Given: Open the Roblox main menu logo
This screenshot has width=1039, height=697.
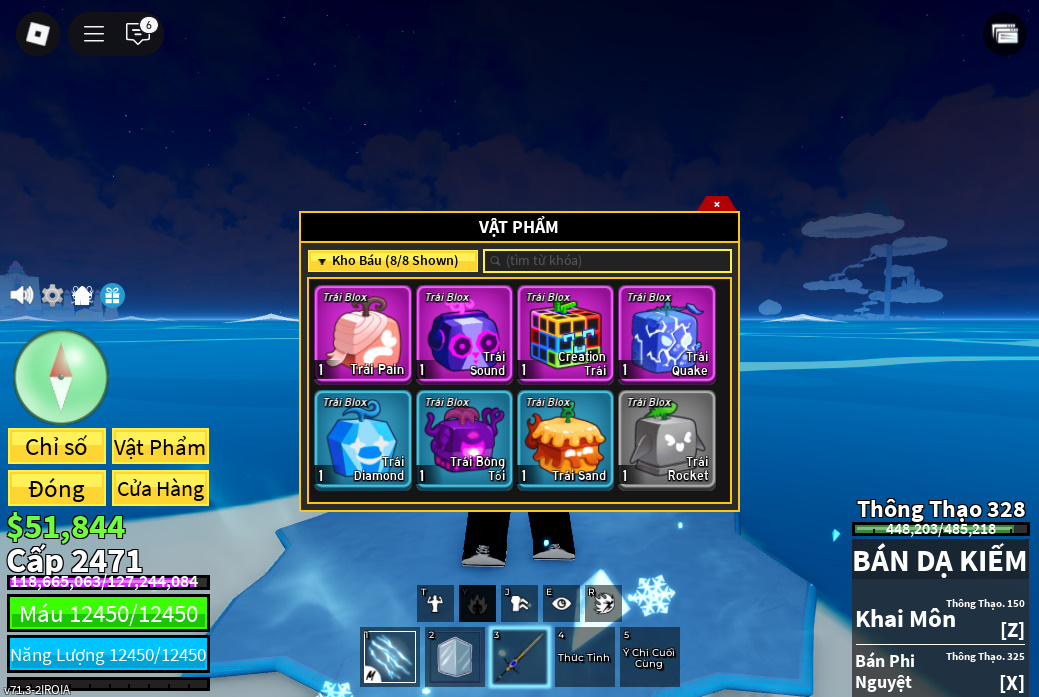Looking at the screenshot, I should [38, 34].
